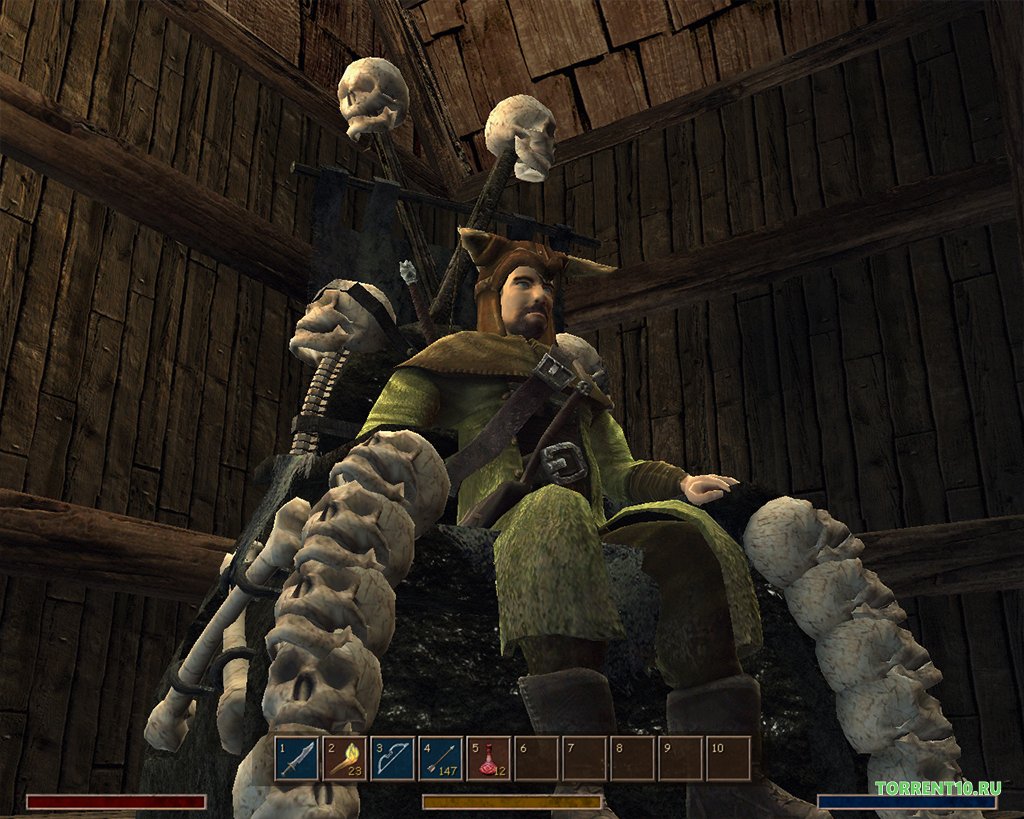The image size is (1024, 819).
Task: Select the arrows stack of 147
Action: tap(440, 759)
